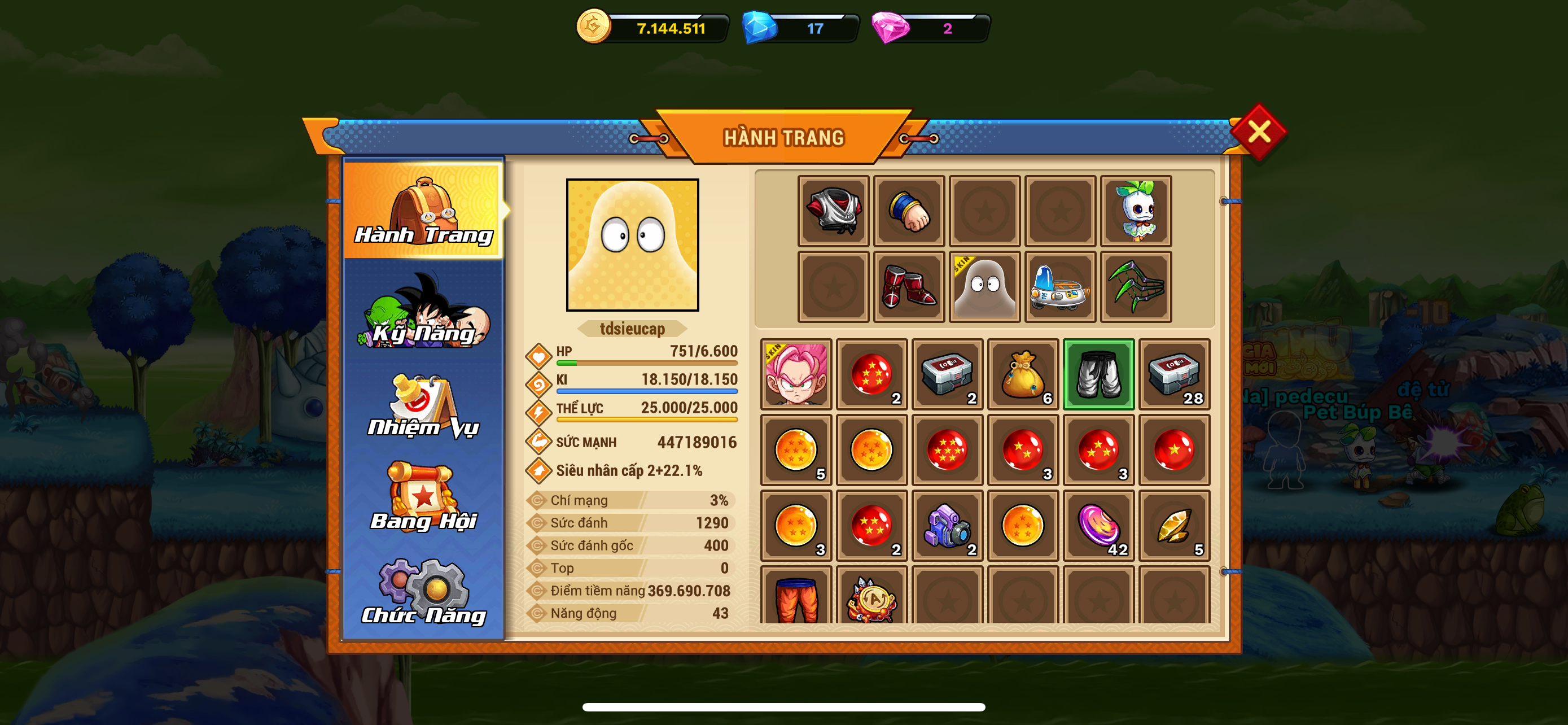Image resolution: width=1568 pixels, height=725 pixels.
Task: Select the Bang Hội tab
Action: point(424,499)
